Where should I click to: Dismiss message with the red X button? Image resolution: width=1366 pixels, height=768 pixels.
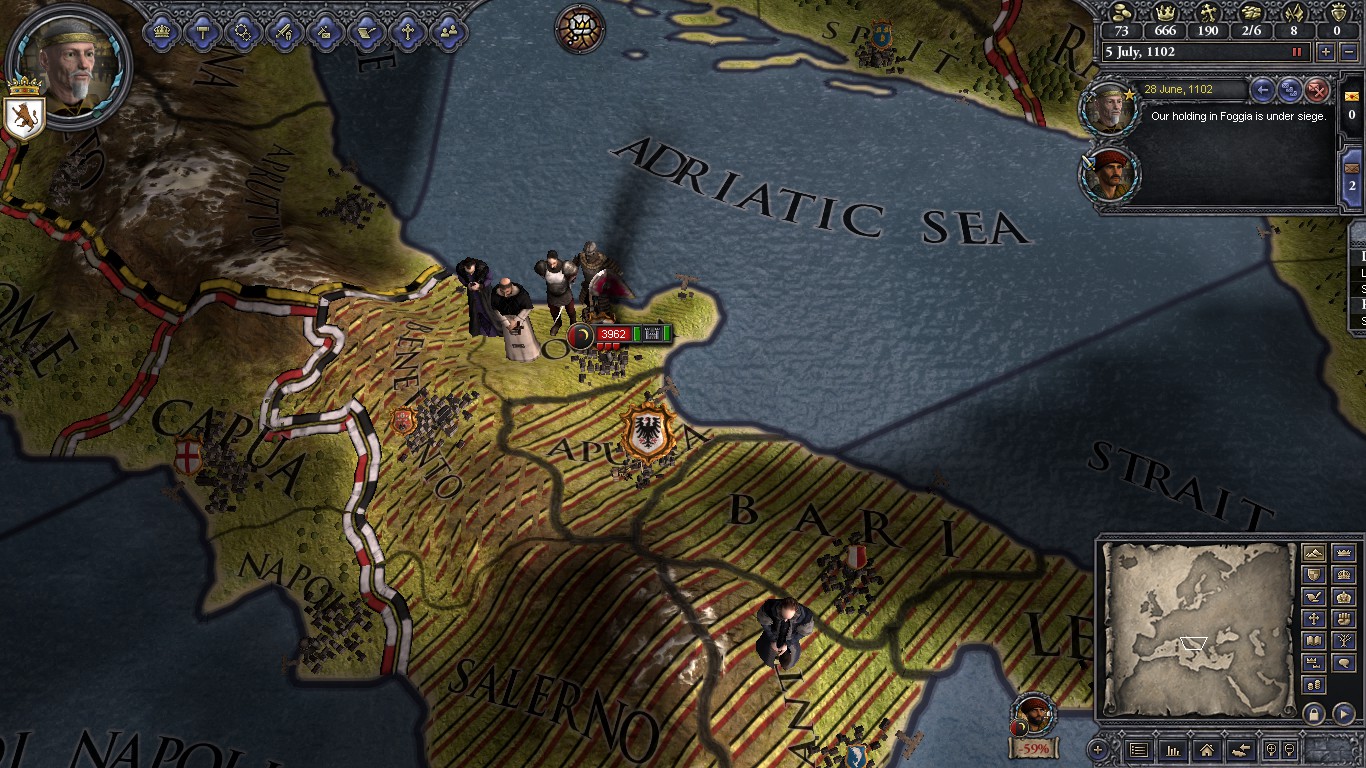pyautogui.click(x=1317, y=90)
